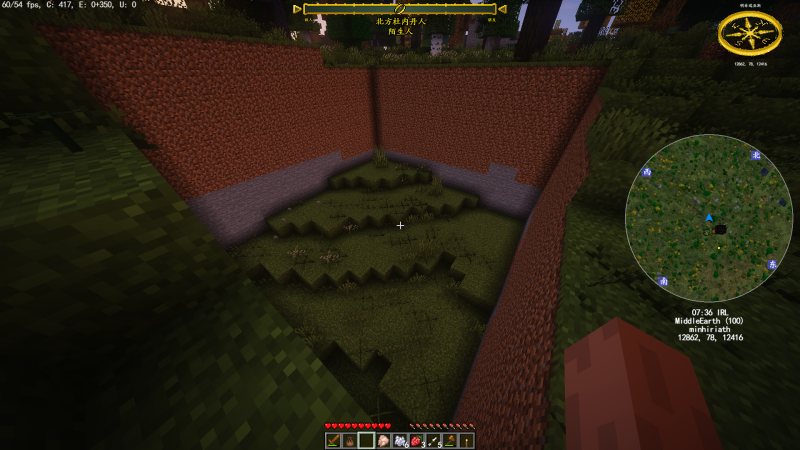Select the brown pouch hotbar slot

tap(349, 440)
